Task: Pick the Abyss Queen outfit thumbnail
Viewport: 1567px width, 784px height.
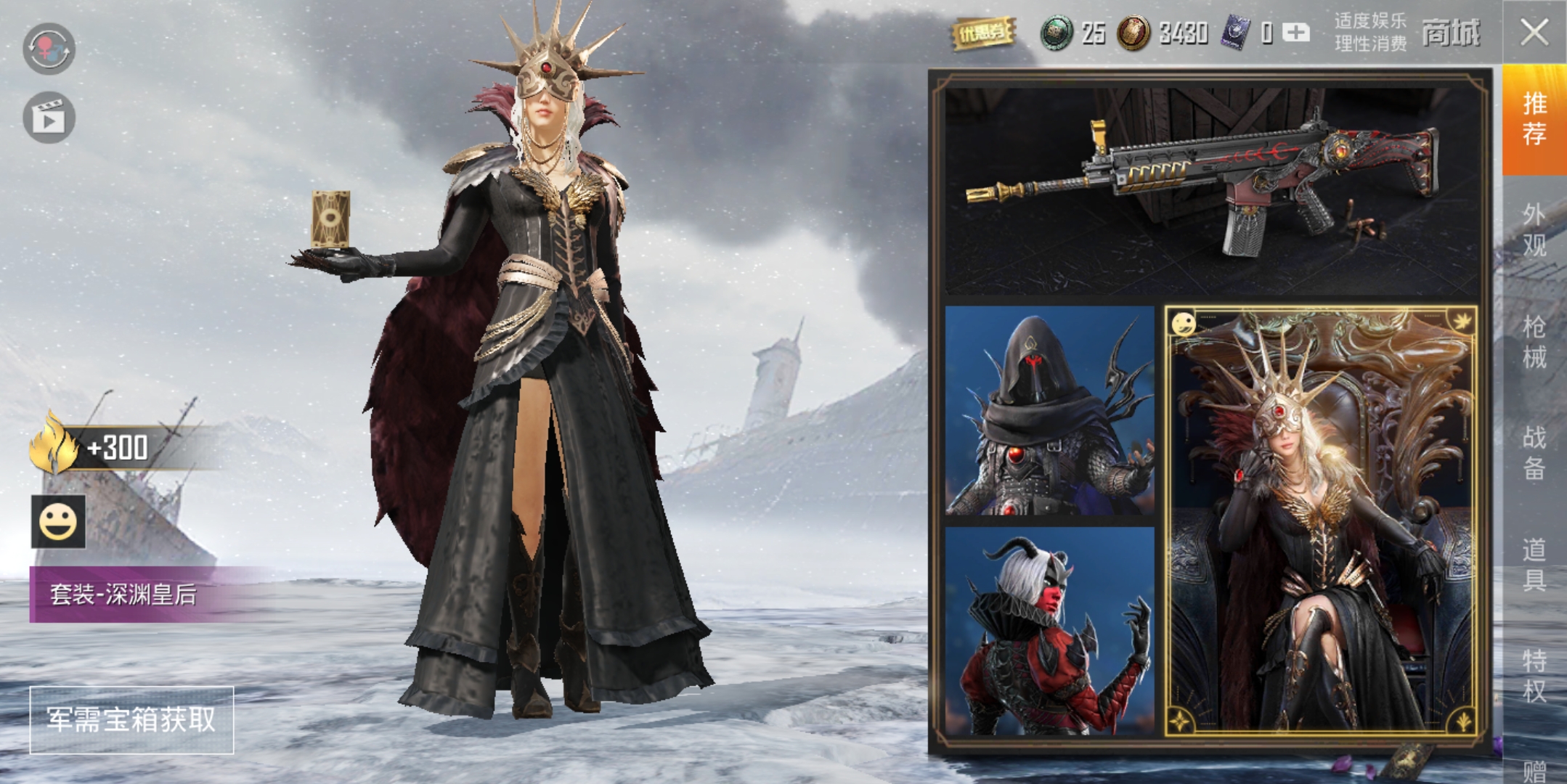Action: pyautogui.click(x=1321, y=520)
